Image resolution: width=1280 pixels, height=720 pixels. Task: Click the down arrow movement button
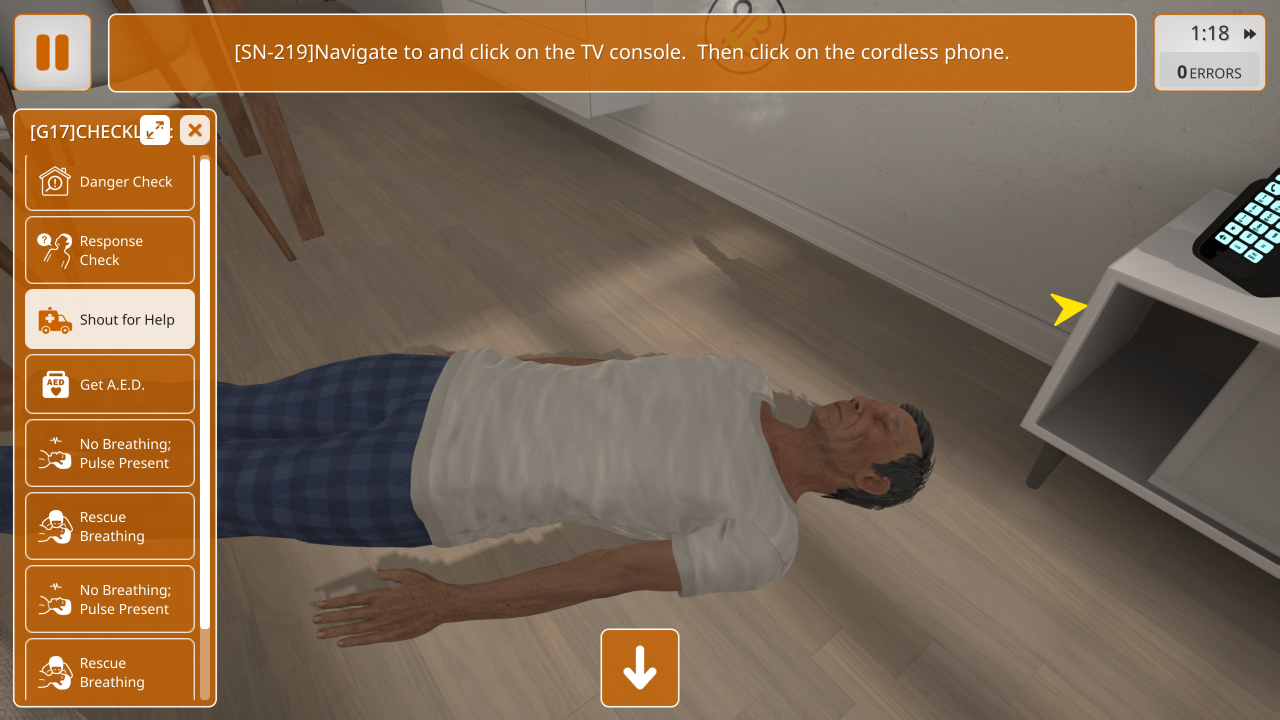pos(640,668)
